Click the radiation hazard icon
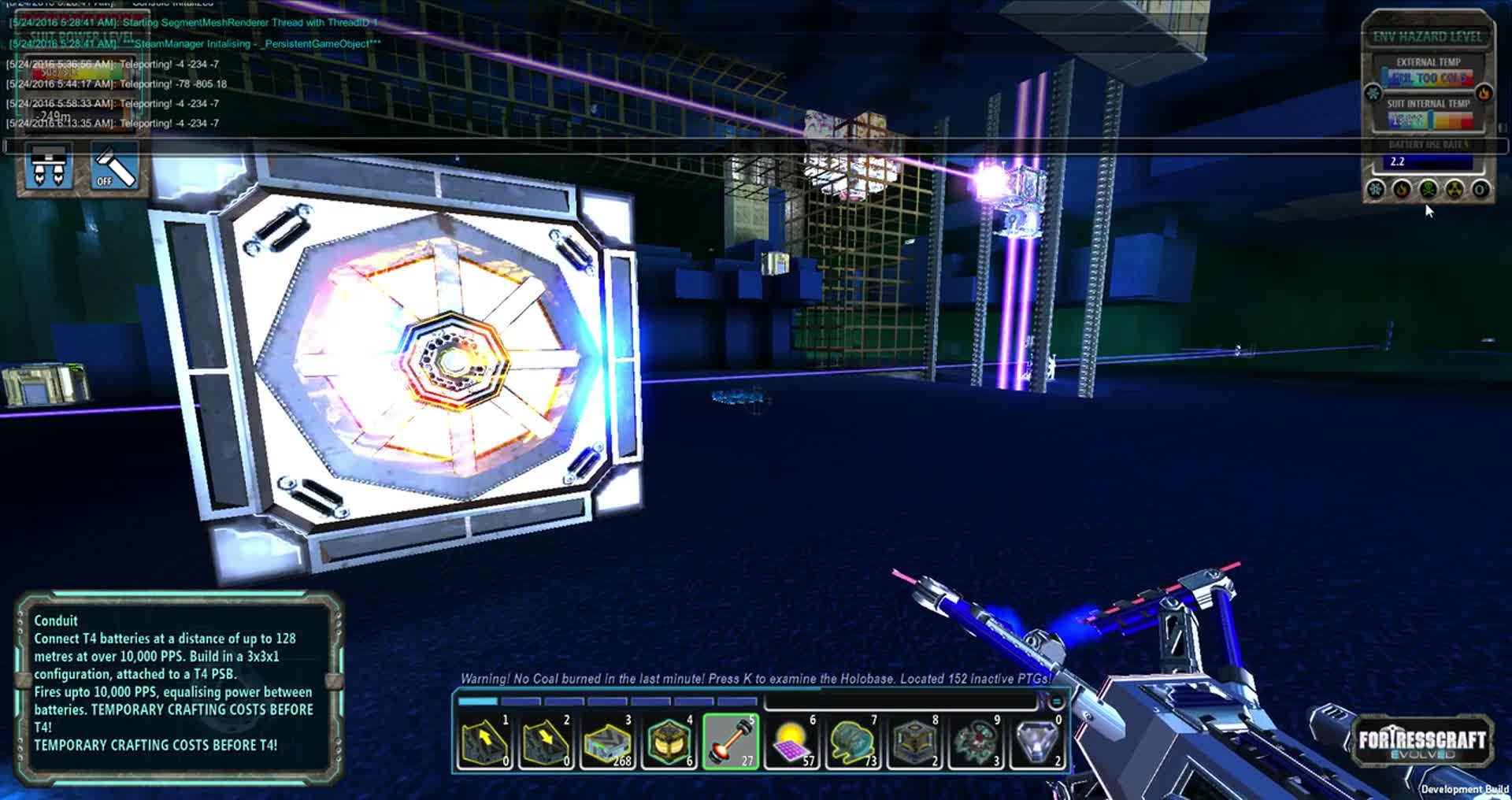 click(1455, 190)
